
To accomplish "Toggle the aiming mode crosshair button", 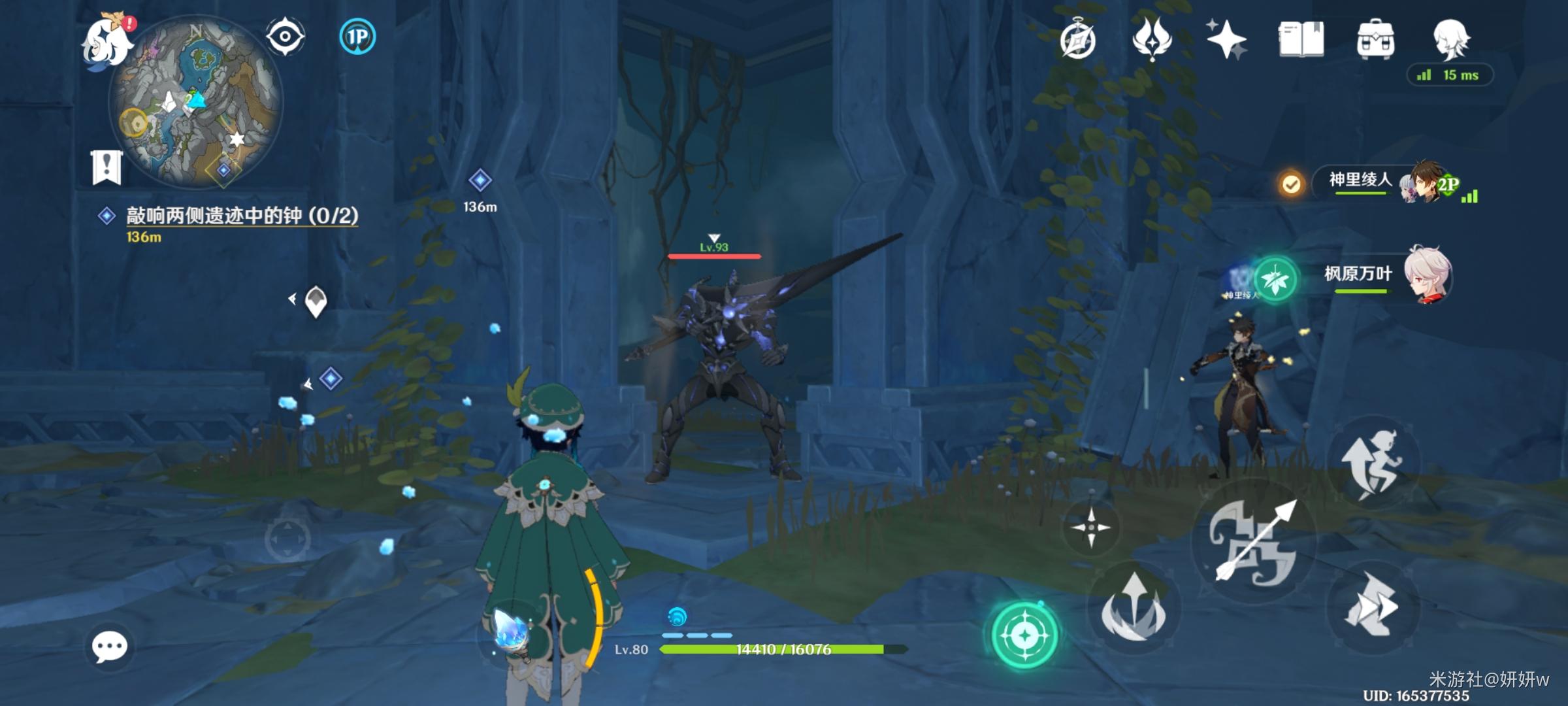I will [1090, 527].
